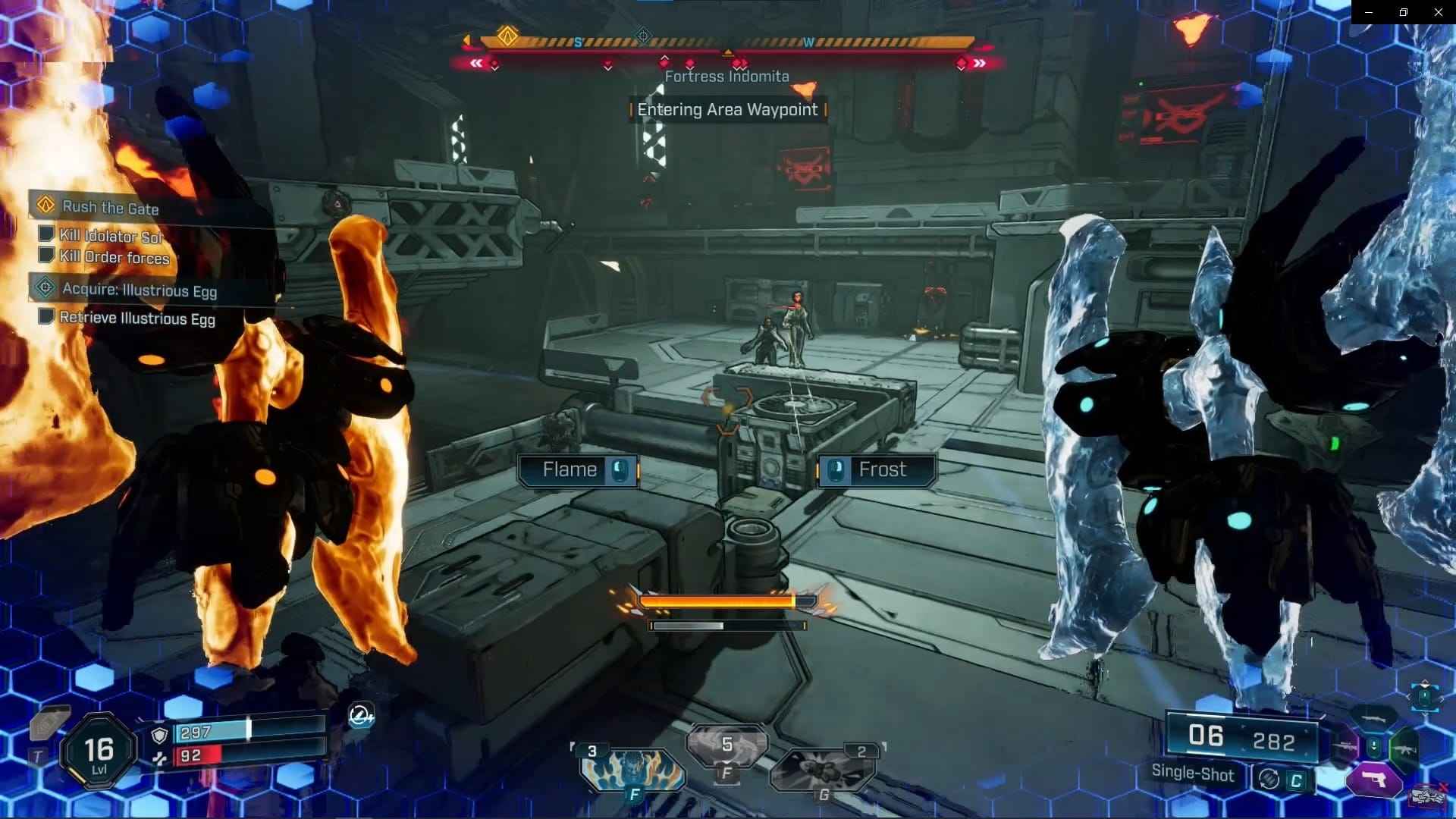
Task: Minimize the game window
Action: [x=1369, y=12]
